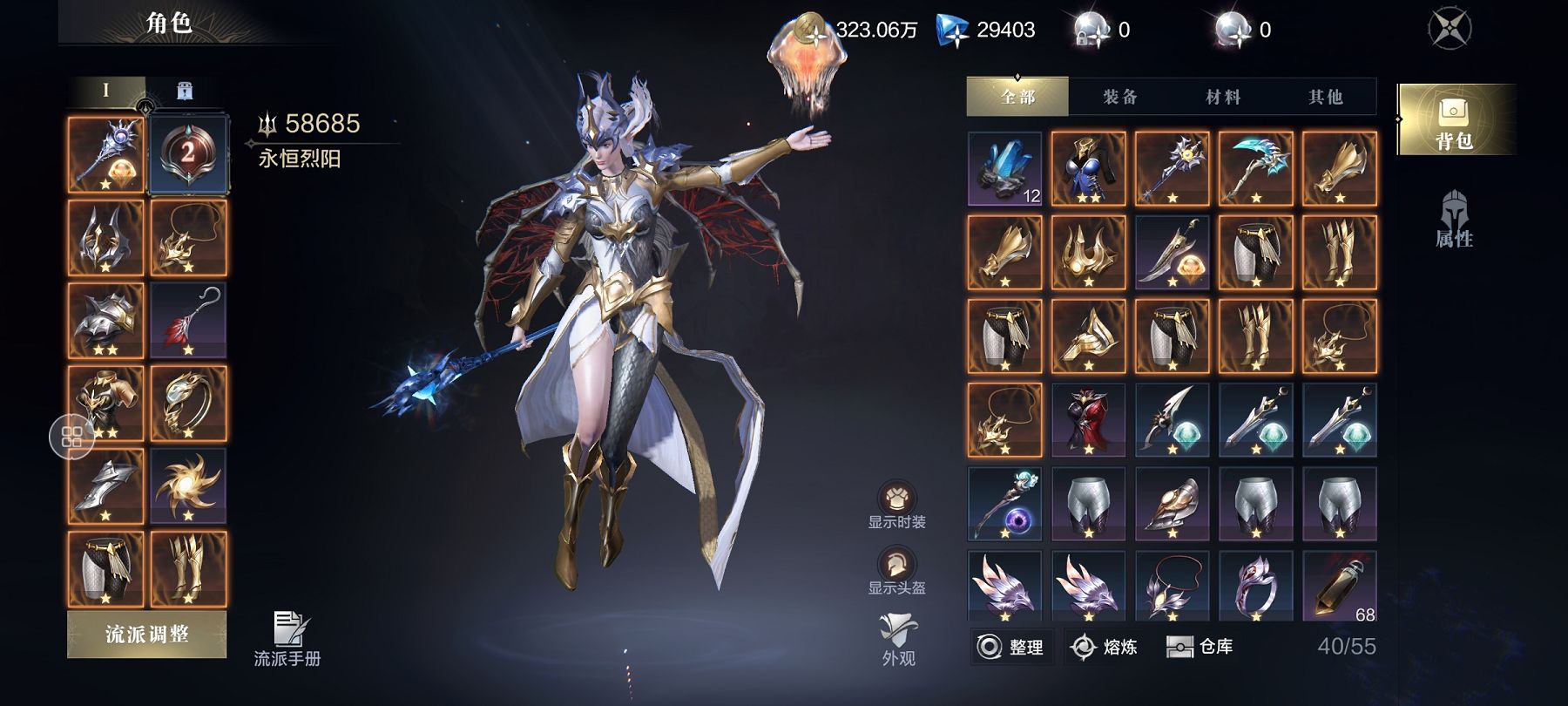Viewport: 1568px width, 706px height.
Task: Select the equipped red feather earring slot
Action: click(x=188, y=321)
